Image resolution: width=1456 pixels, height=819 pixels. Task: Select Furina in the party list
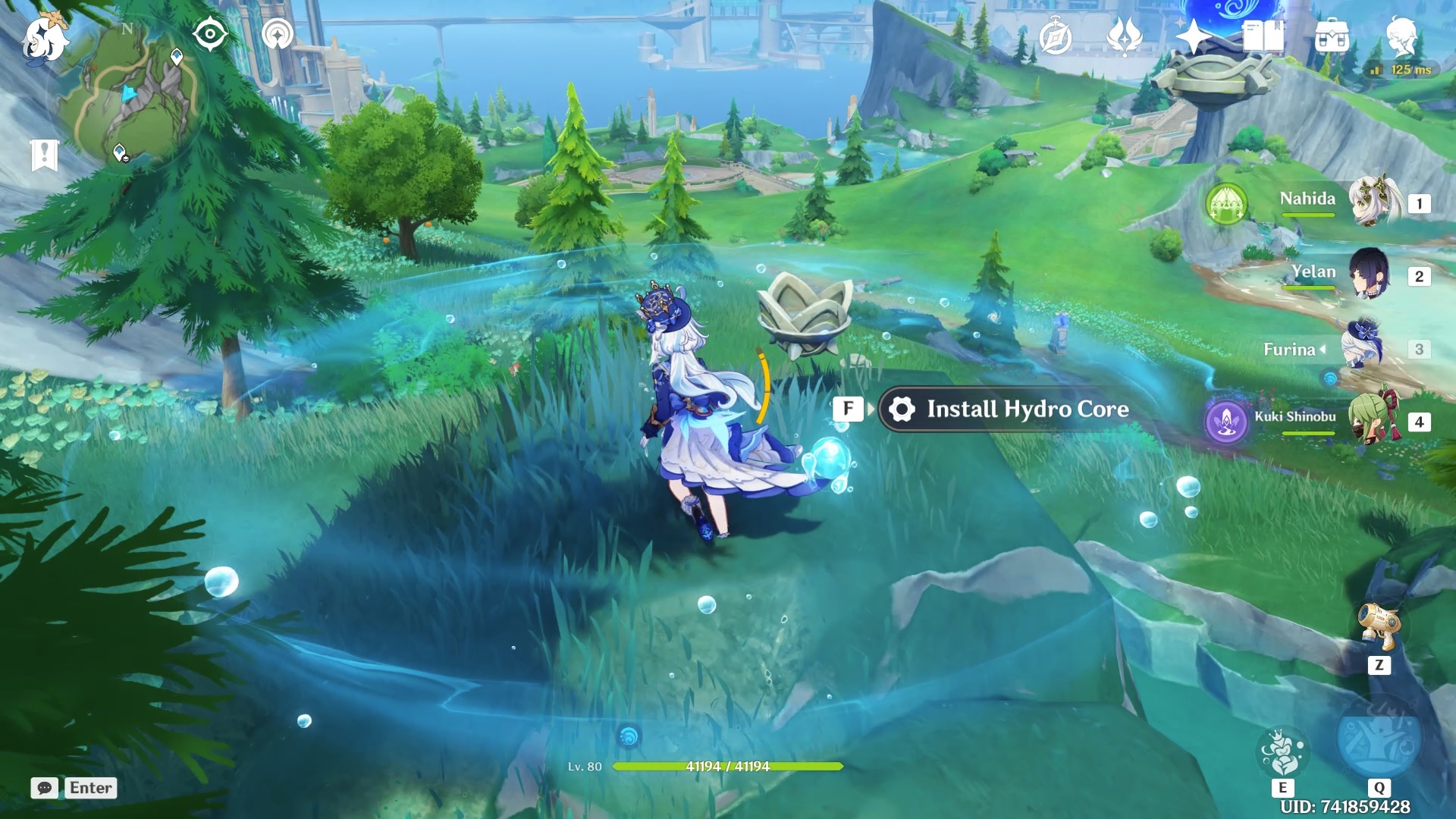coord(1363,348)
